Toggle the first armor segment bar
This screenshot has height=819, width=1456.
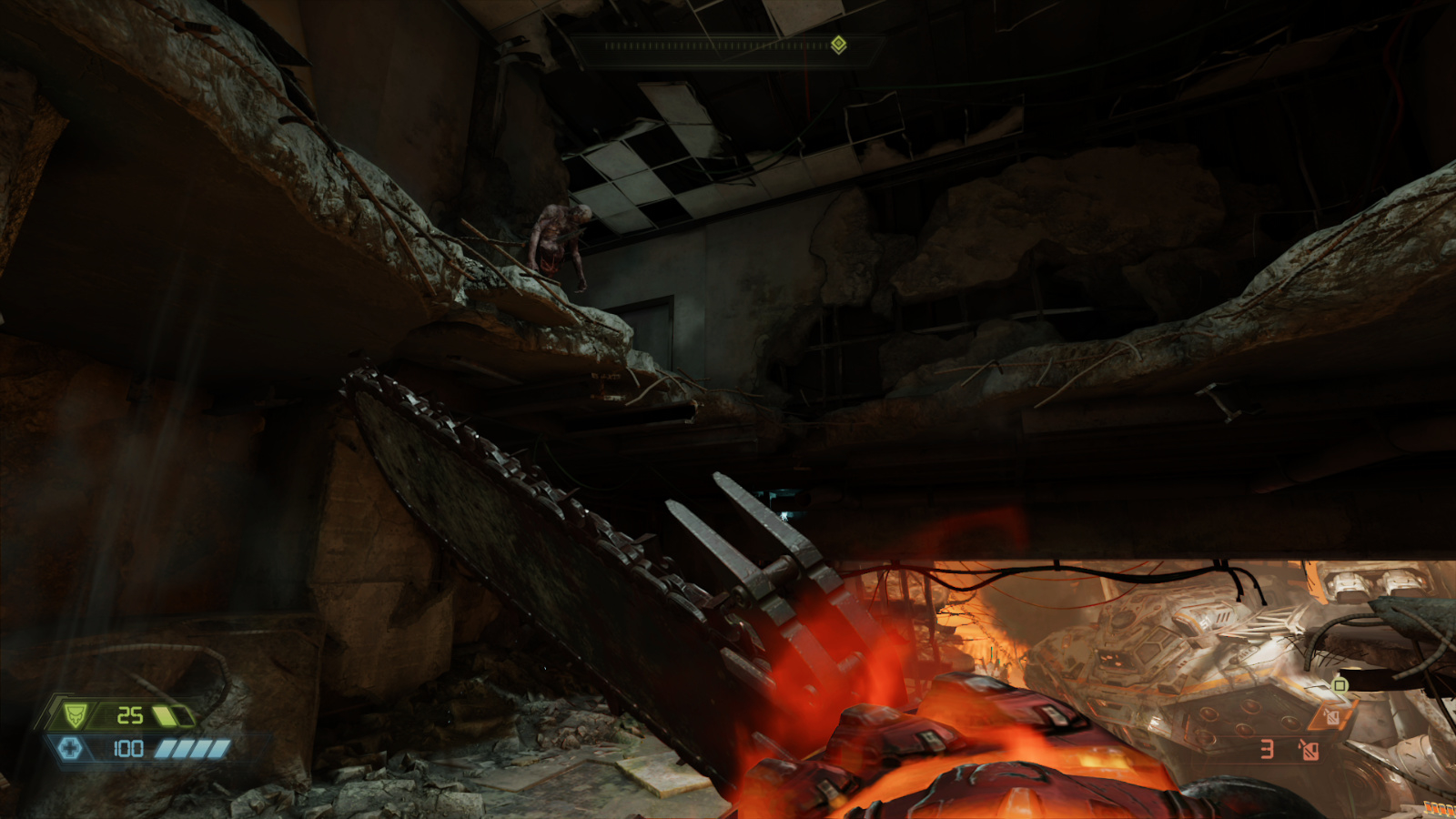[167, 715]
